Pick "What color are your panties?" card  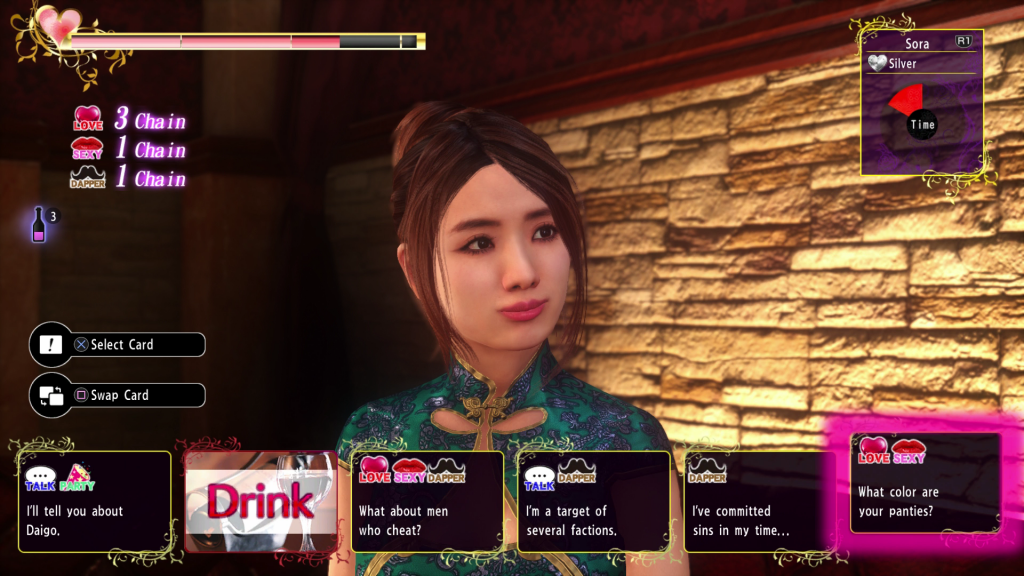(x=925, y=483)
